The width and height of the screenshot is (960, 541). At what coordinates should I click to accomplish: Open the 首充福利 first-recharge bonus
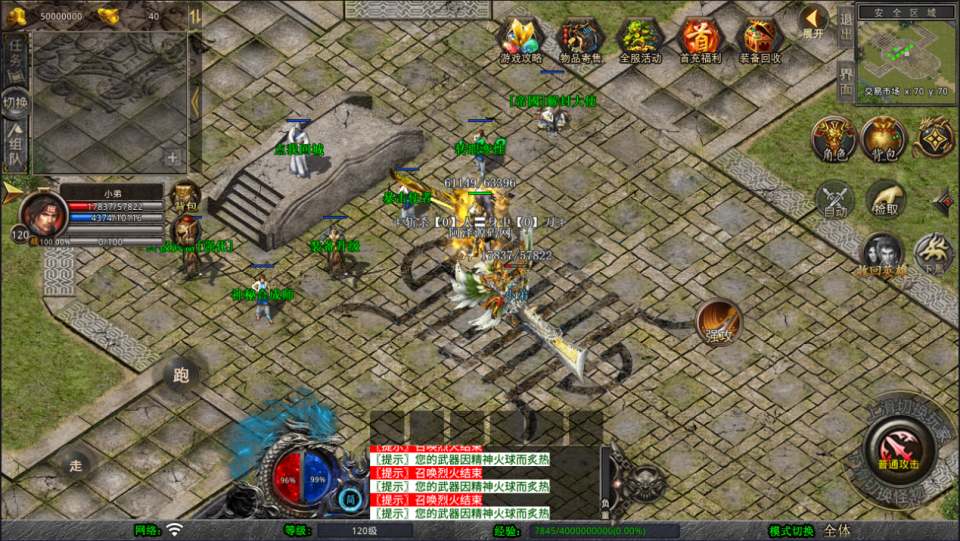pyautogui.click(x=700, y=40)
